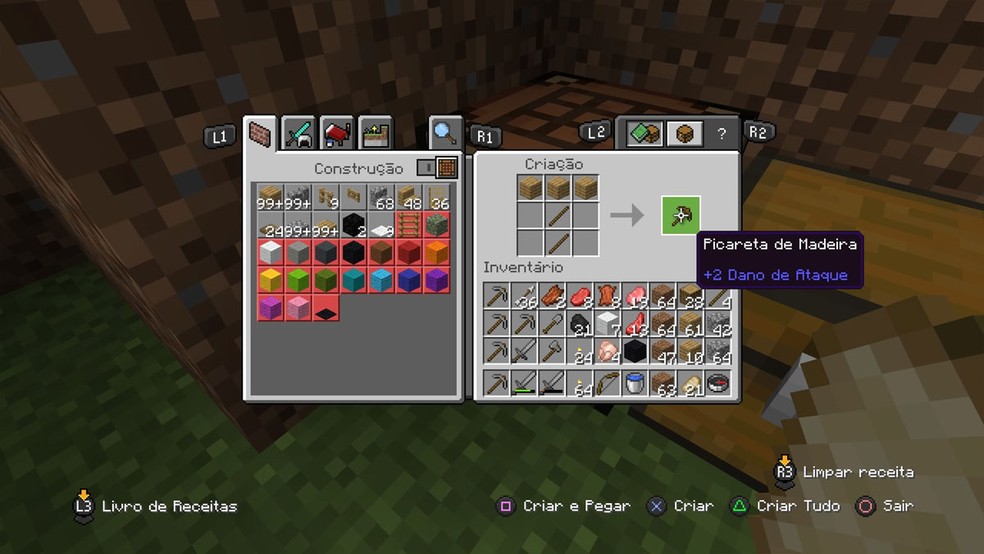Switch to the Construção brick tab
The height and width of the screenshot is (554, 984).
point(261,133)
